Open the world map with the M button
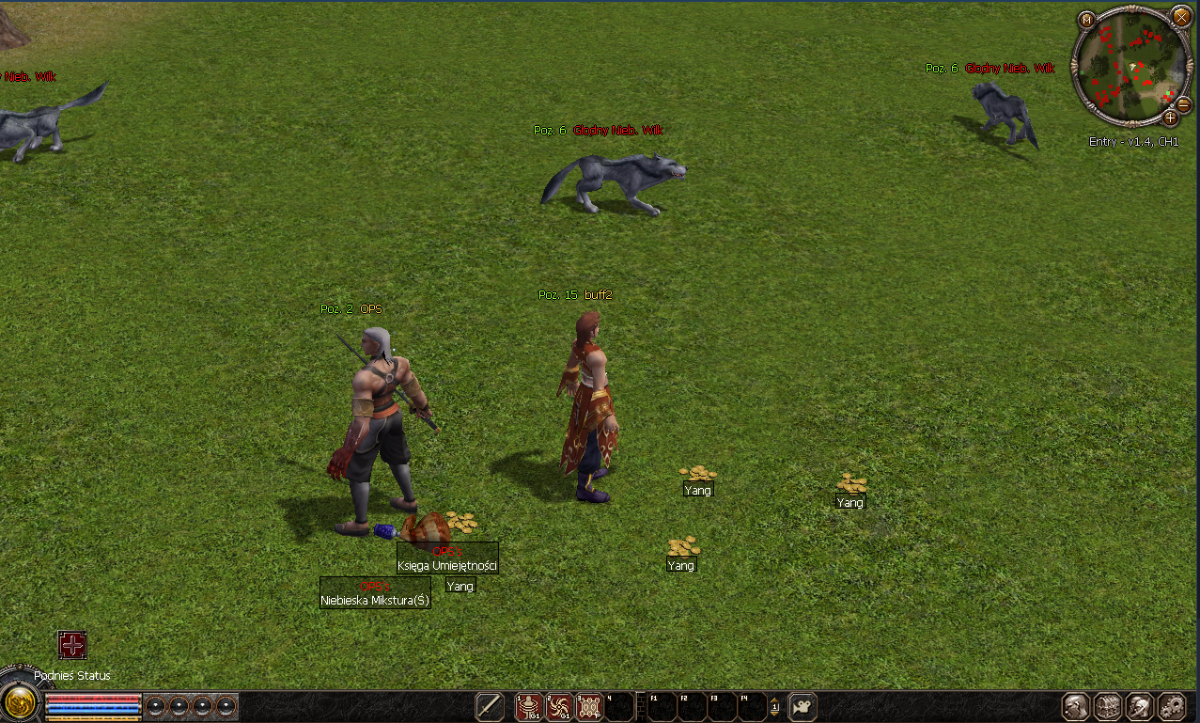Image resolution: width=1200 pixels, height=723 pixels. (1088, 18)
